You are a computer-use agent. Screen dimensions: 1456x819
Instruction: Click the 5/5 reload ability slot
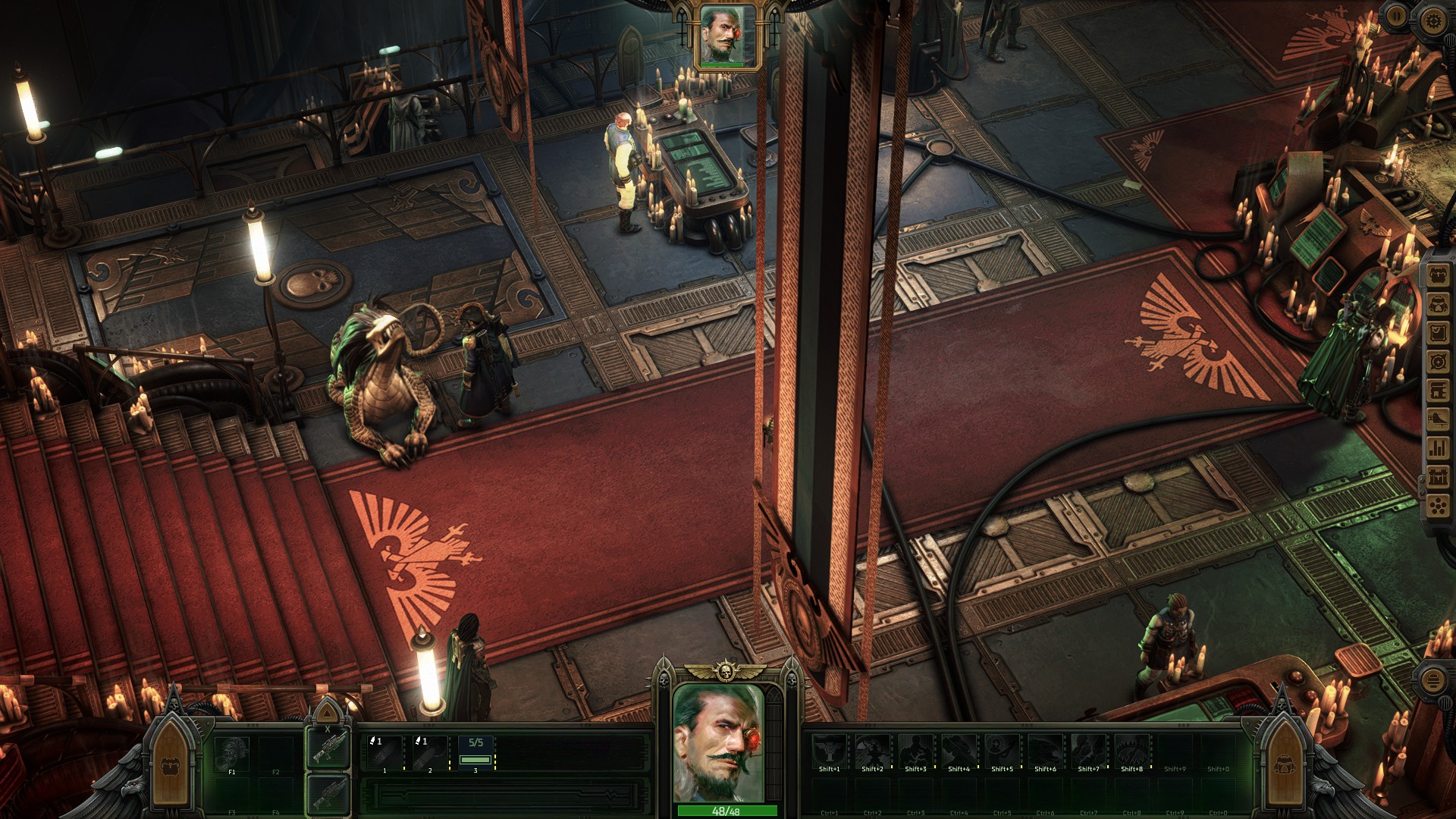pos(475,753)
